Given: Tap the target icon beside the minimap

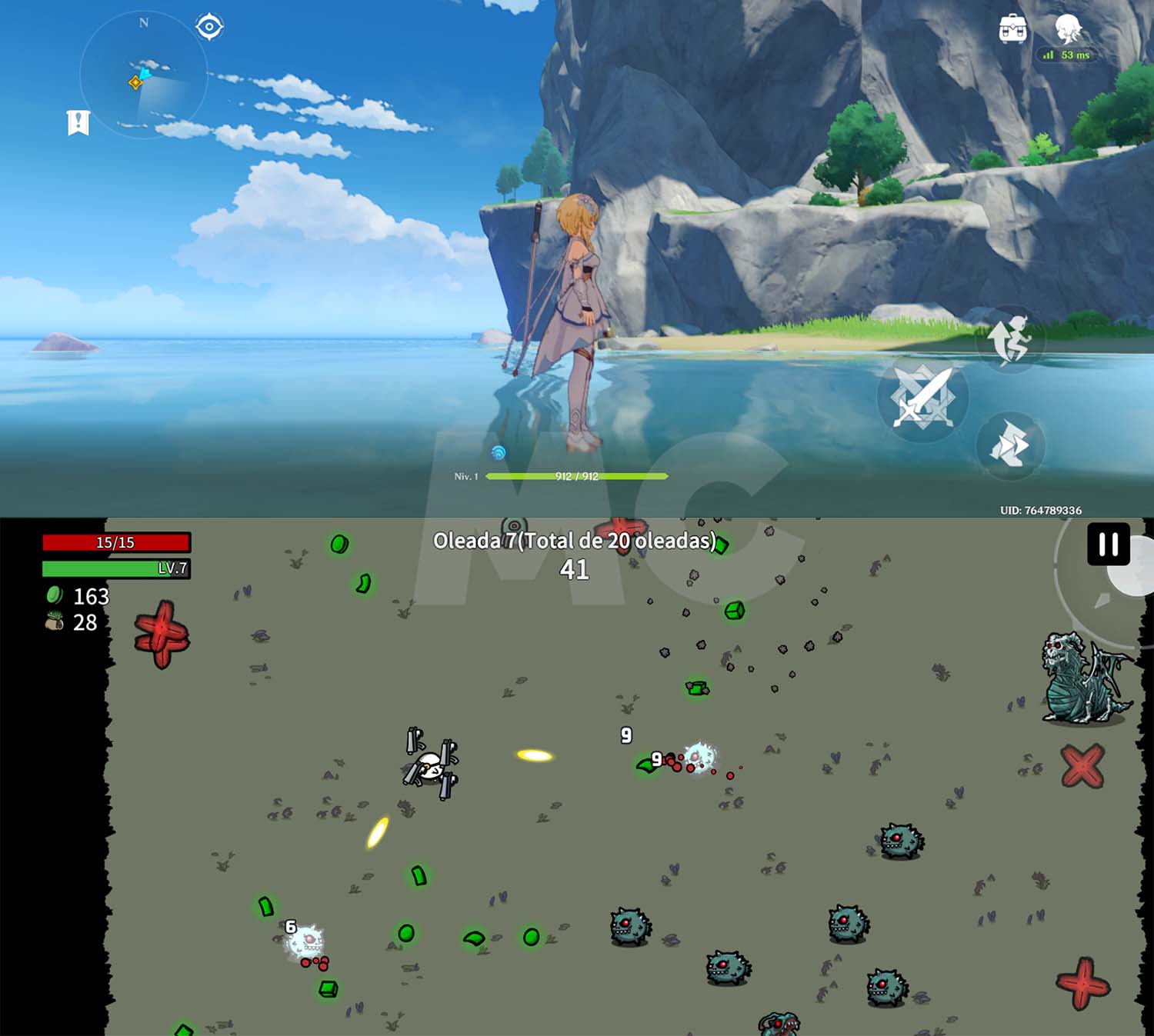Looking at the screenshot, I should [209, 27].
